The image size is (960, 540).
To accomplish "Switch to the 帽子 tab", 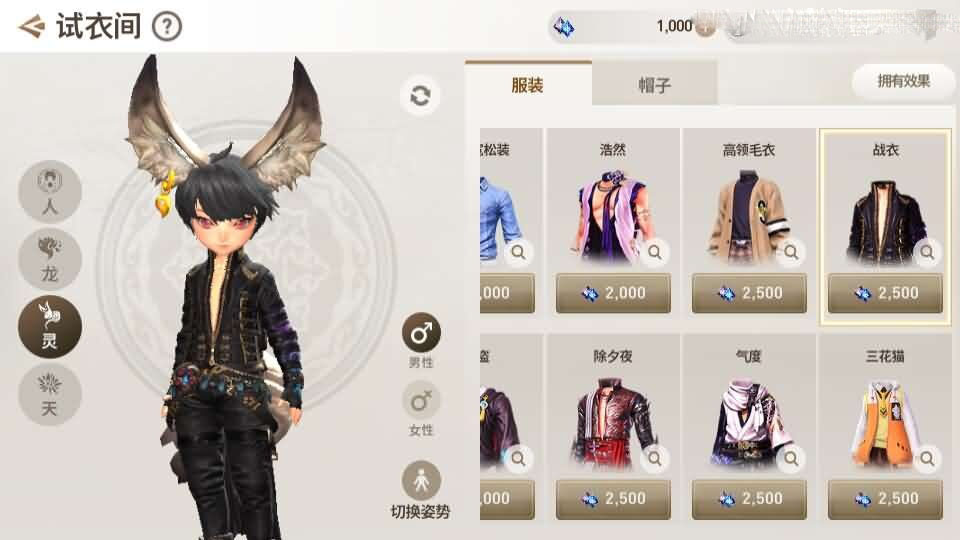I will pos(654,84).
